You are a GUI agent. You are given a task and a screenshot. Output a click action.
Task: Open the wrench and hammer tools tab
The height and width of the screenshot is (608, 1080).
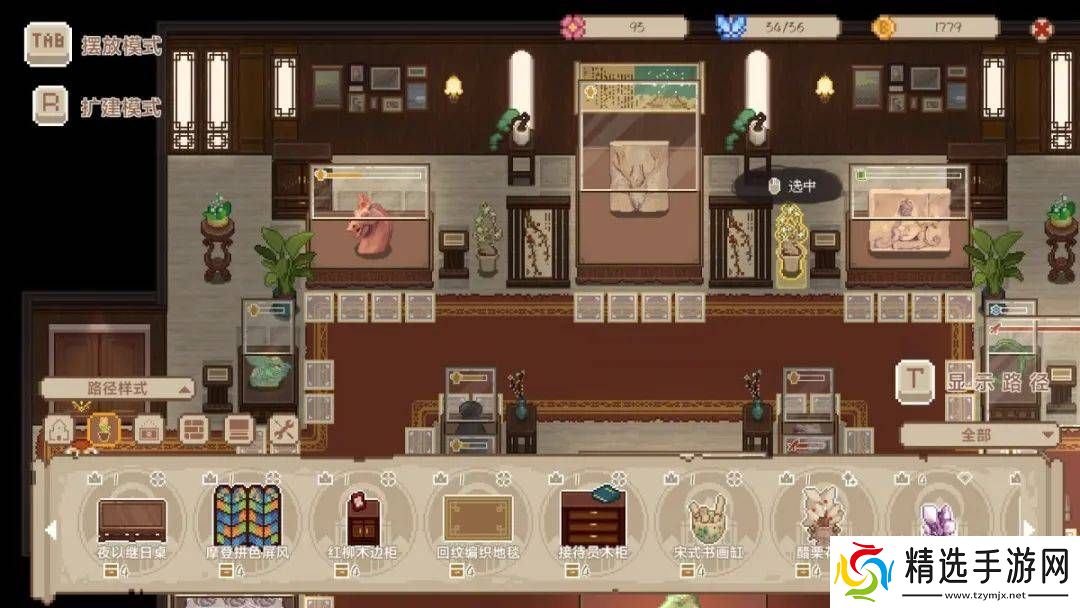283,430
